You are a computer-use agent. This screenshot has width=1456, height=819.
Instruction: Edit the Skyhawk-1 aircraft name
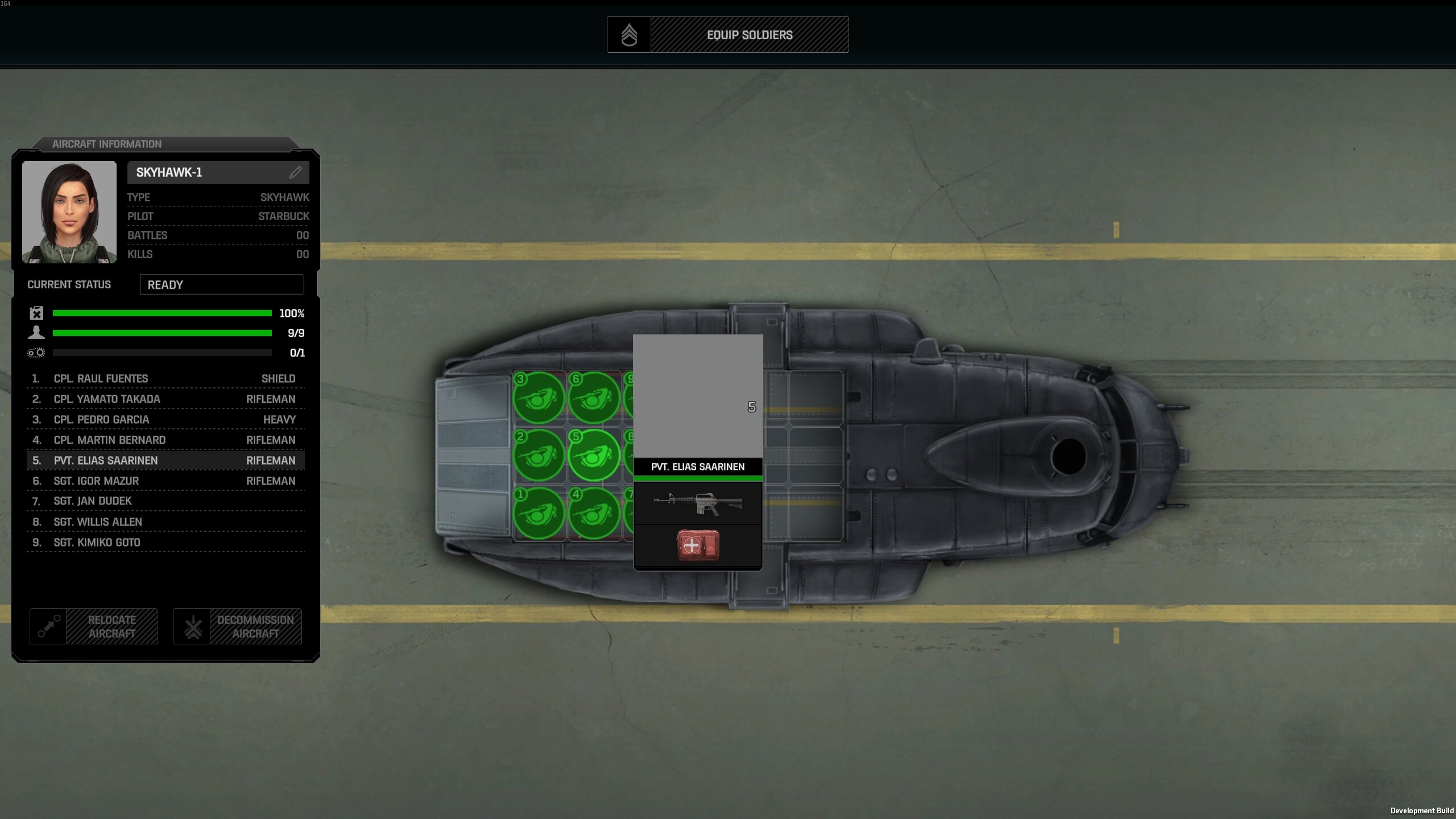pos(295,172)
